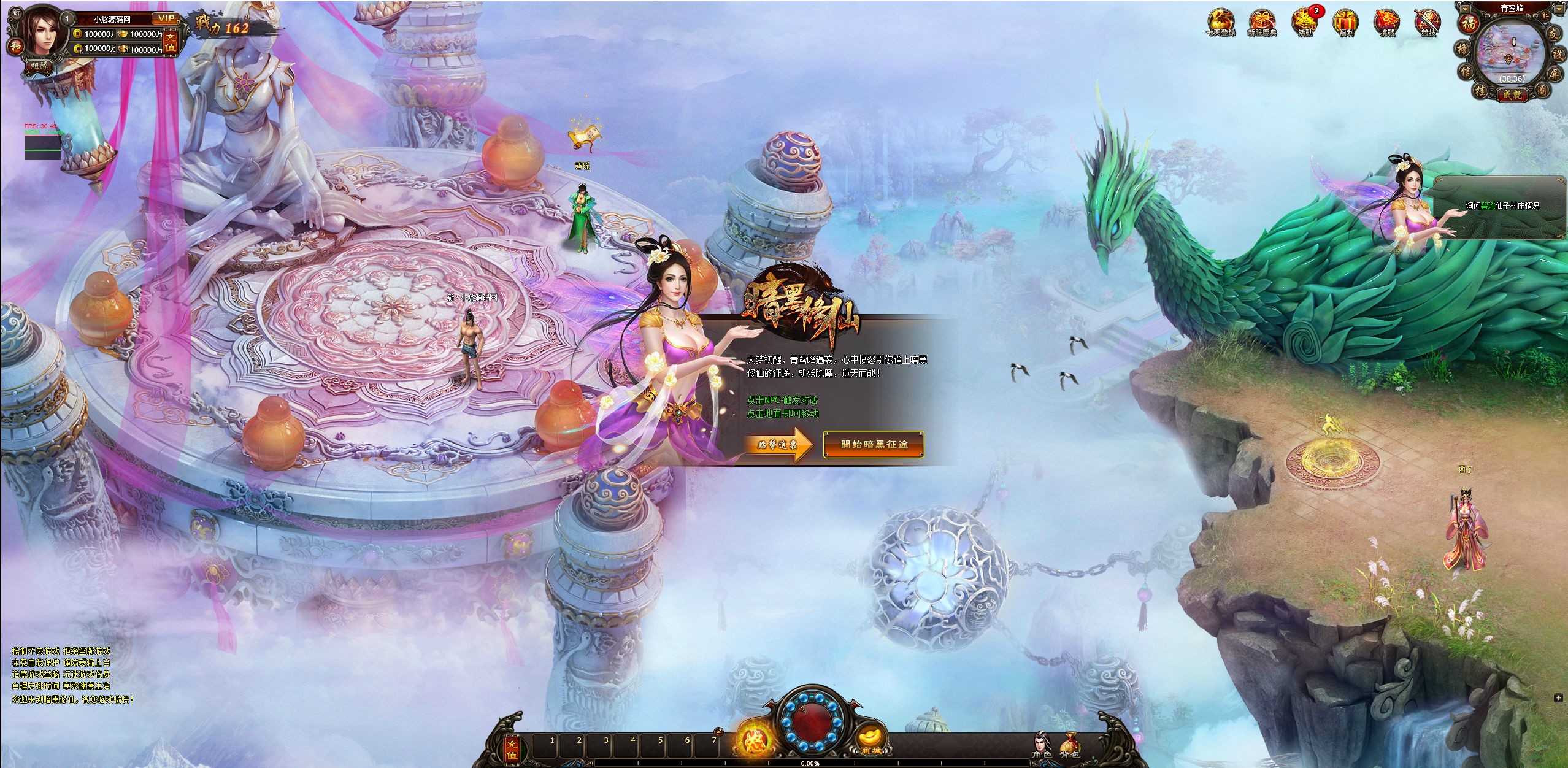Open the 成就 achievements button under minimap
The height and width of the screenshot is (768, 1568).
pos(1513,95)
